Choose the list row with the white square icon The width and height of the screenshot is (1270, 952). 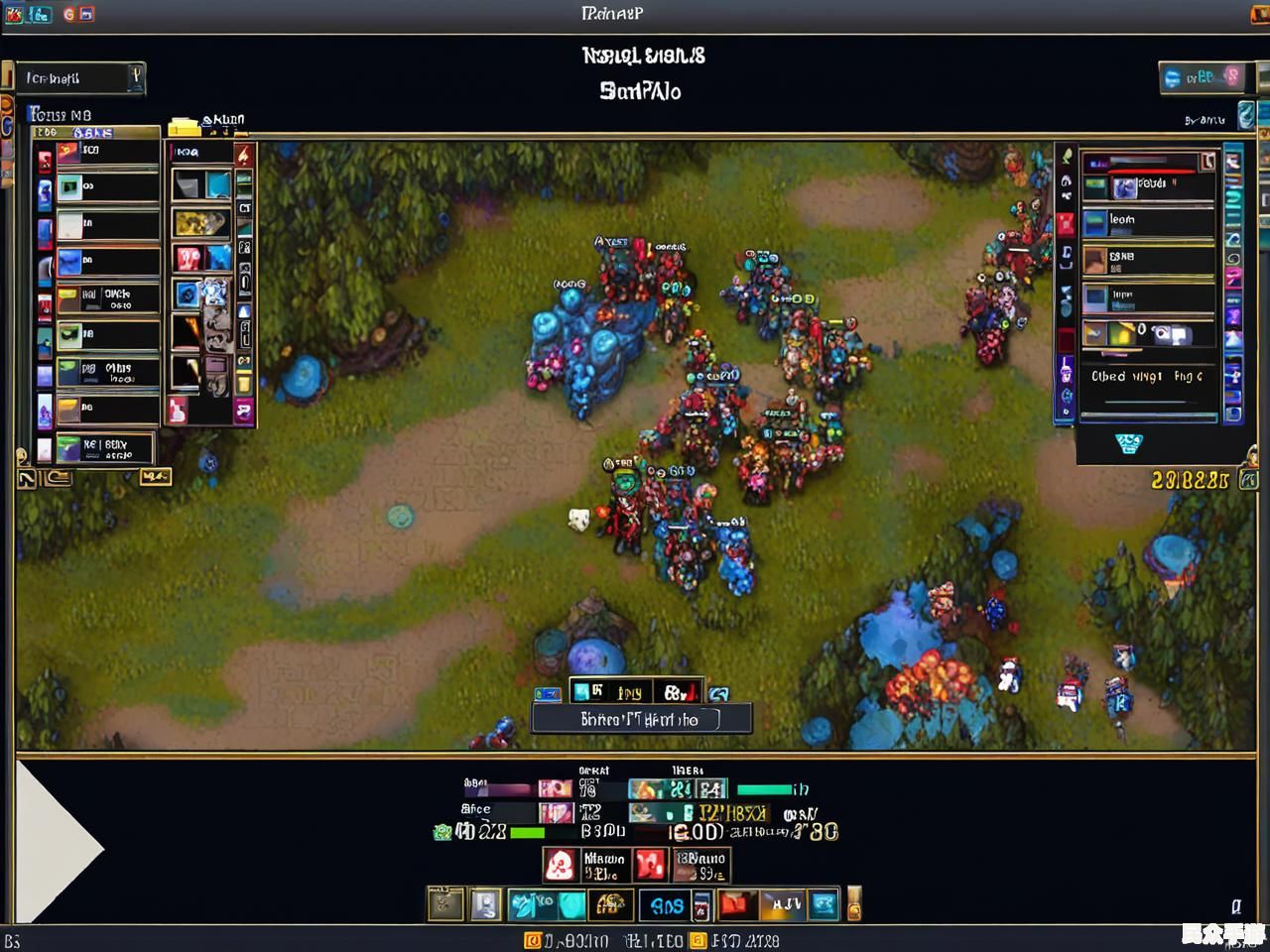pos(107,225)
